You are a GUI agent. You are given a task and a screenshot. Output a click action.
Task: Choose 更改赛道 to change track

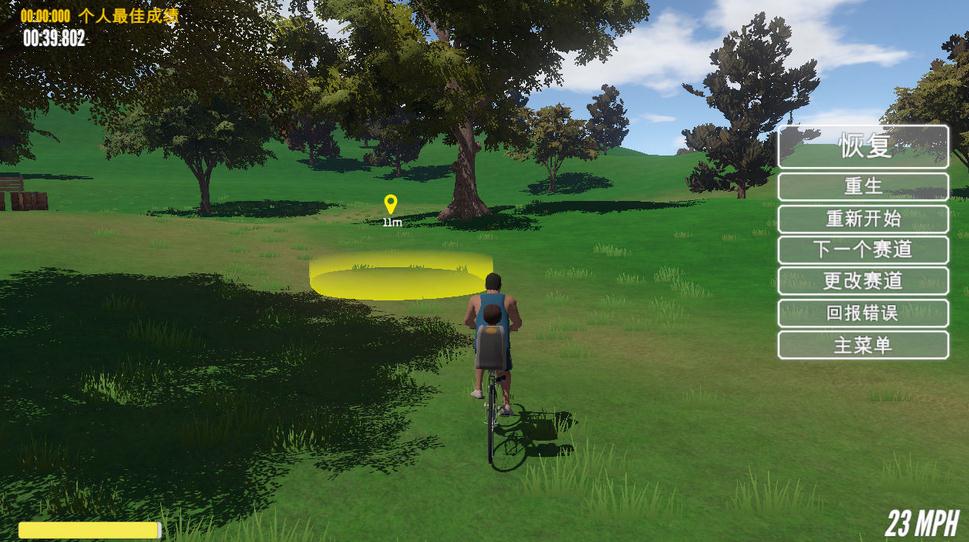click(863, 281)
